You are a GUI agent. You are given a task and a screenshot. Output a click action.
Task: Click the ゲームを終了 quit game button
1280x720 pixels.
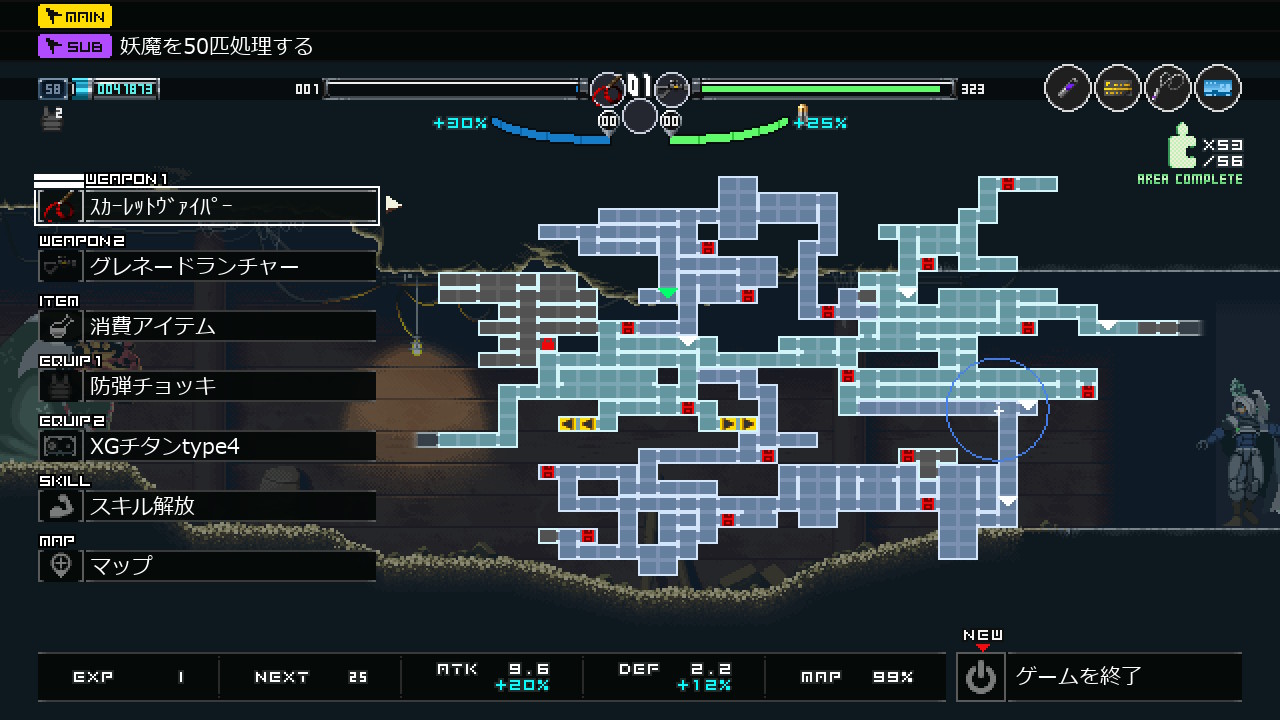coord(1098,677)
